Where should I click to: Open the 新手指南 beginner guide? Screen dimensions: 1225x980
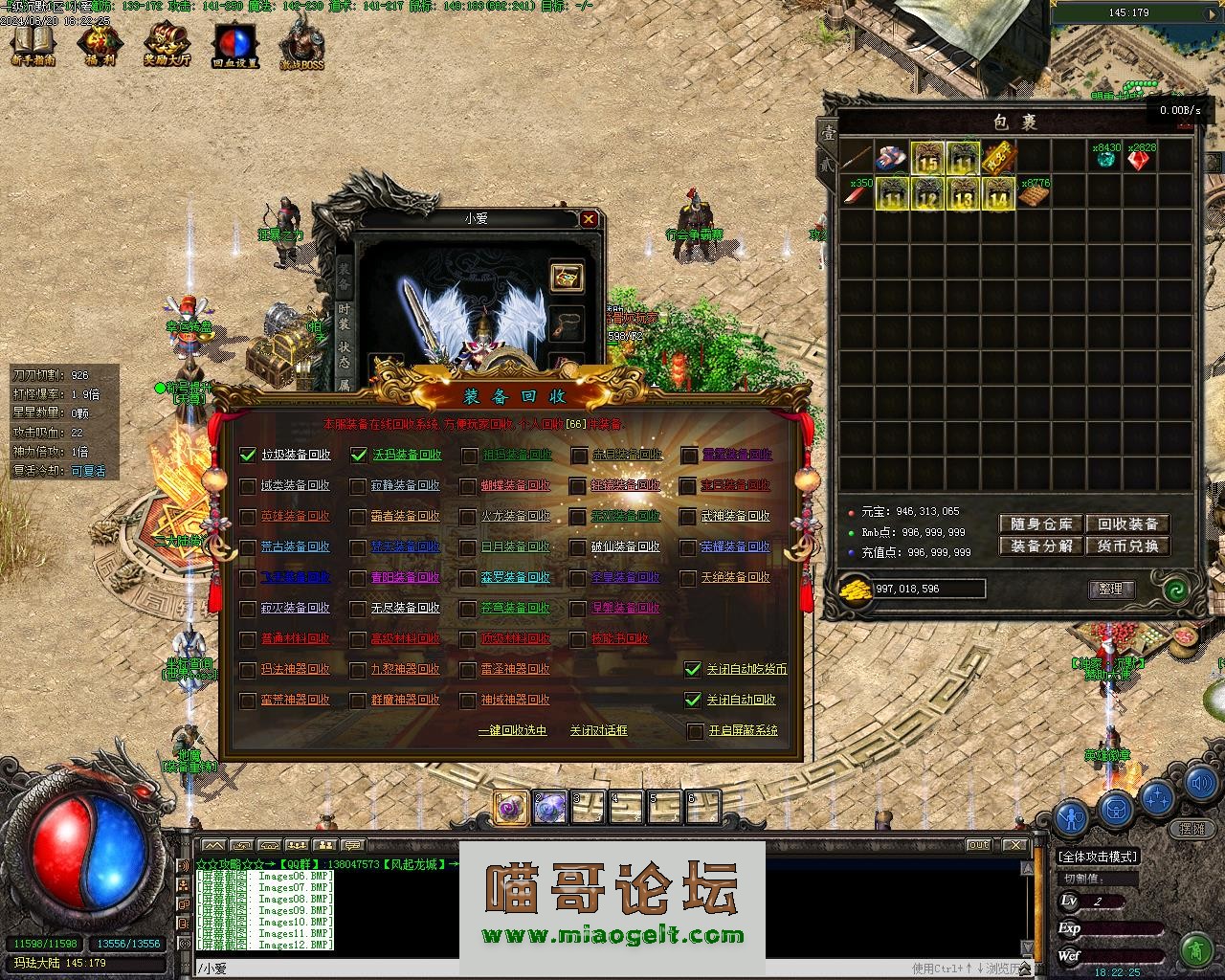[33, 45]
